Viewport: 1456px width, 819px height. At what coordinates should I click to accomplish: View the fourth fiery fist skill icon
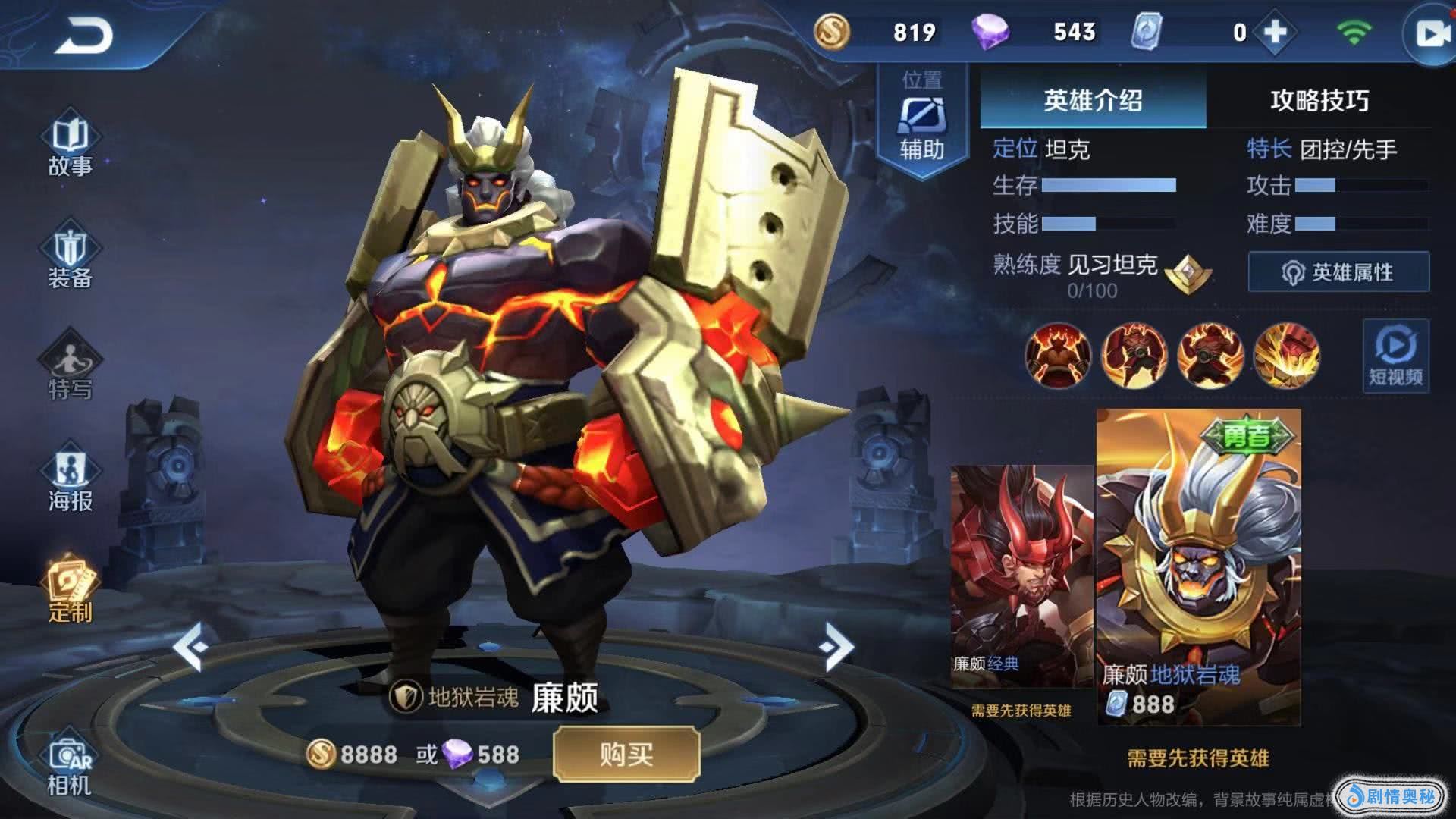[x=1286, y=355]
